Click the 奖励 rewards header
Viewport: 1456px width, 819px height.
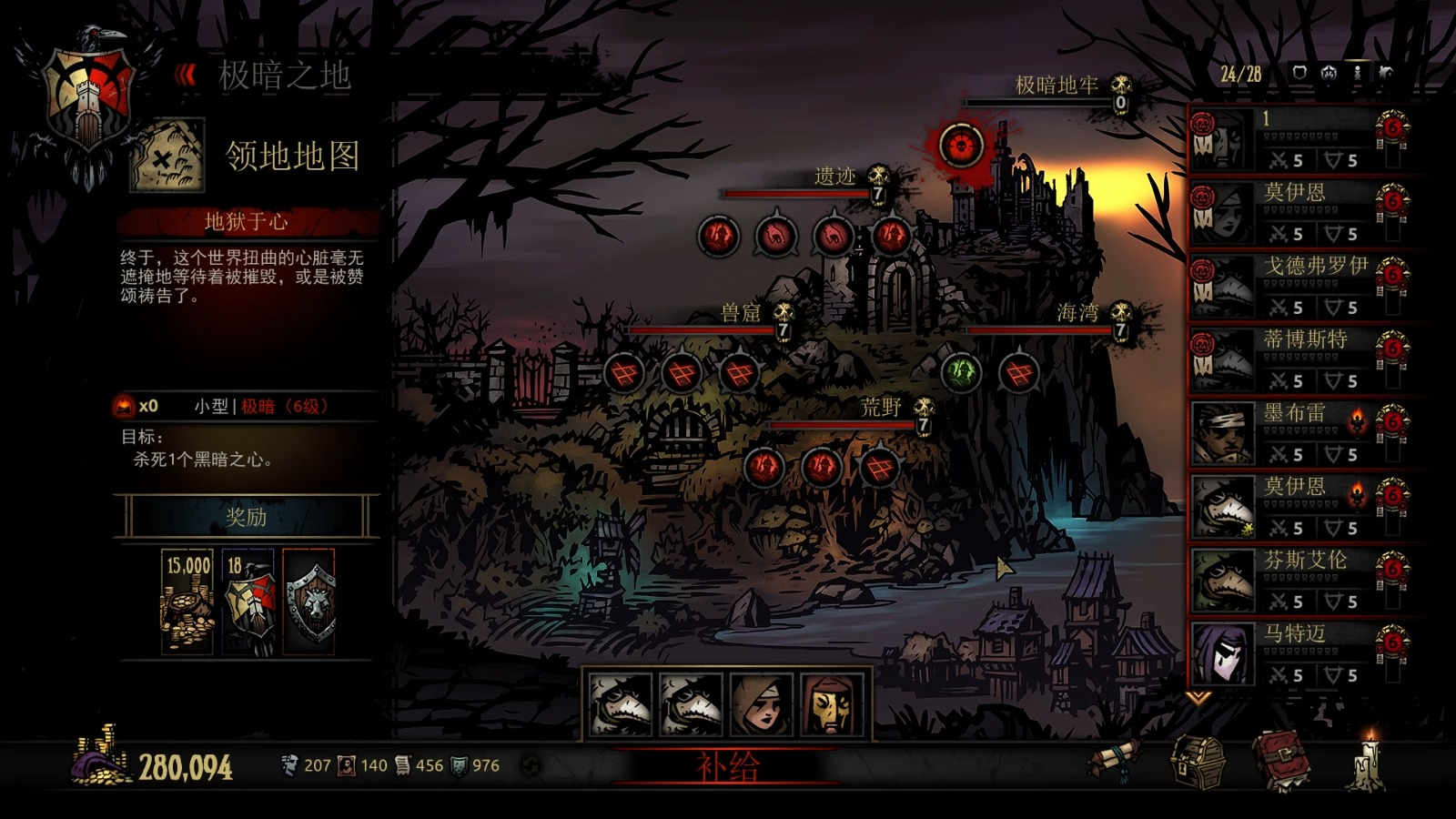click(246, 517)
